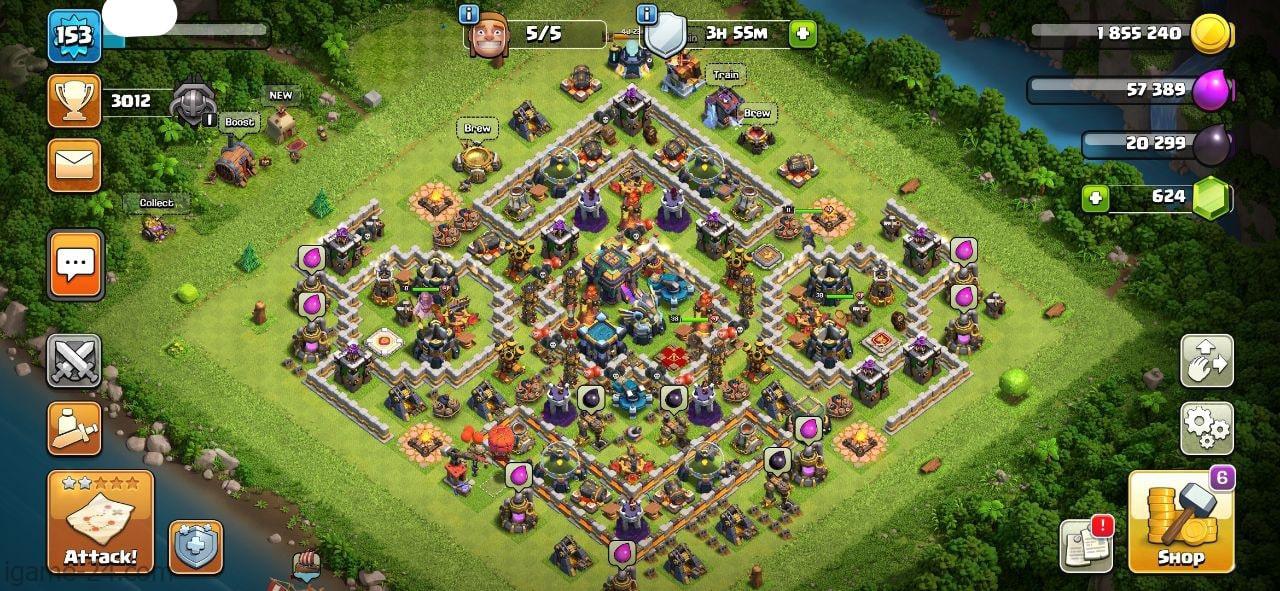Viewport: 1280px width, 591px height.
Task: Select the Train bubble above the barracks
Action: tap(726, 75)
